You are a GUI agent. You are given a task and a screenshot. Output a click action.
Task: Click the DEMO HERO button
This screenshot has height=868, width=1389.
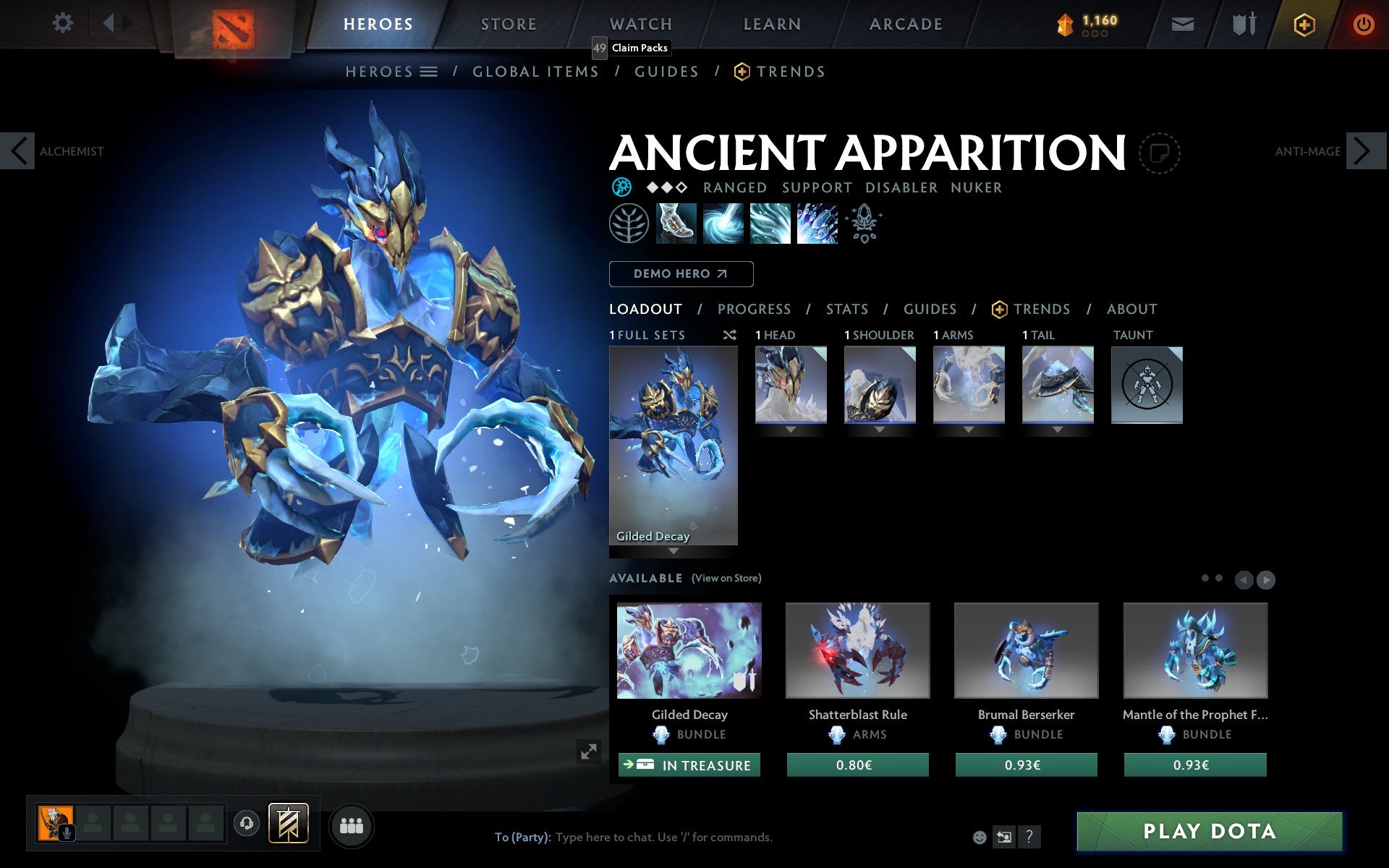[681, 274]
